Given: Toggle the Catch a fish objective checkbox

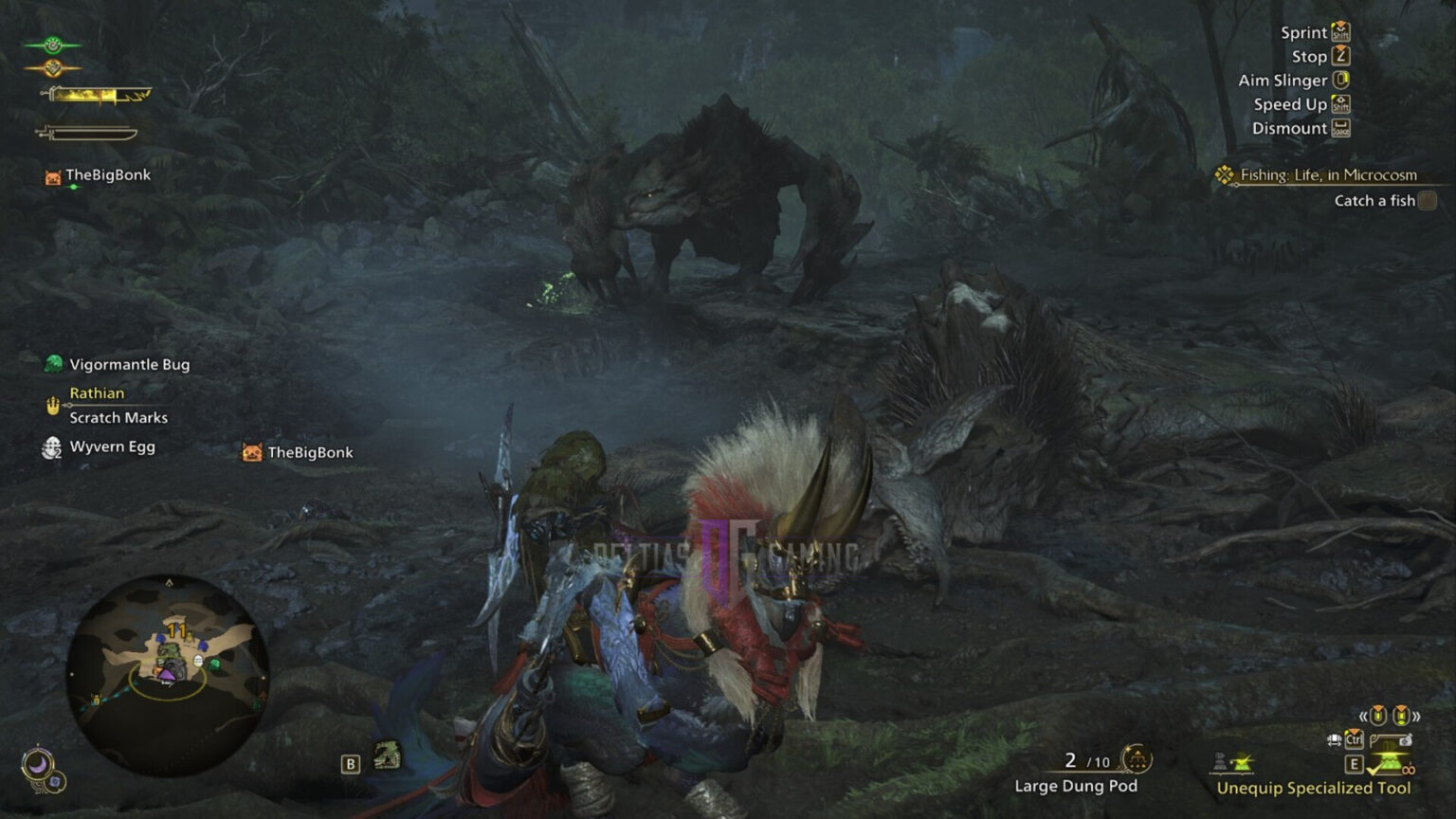Looking at the screenshot, I should click(x=1426, y=201).
